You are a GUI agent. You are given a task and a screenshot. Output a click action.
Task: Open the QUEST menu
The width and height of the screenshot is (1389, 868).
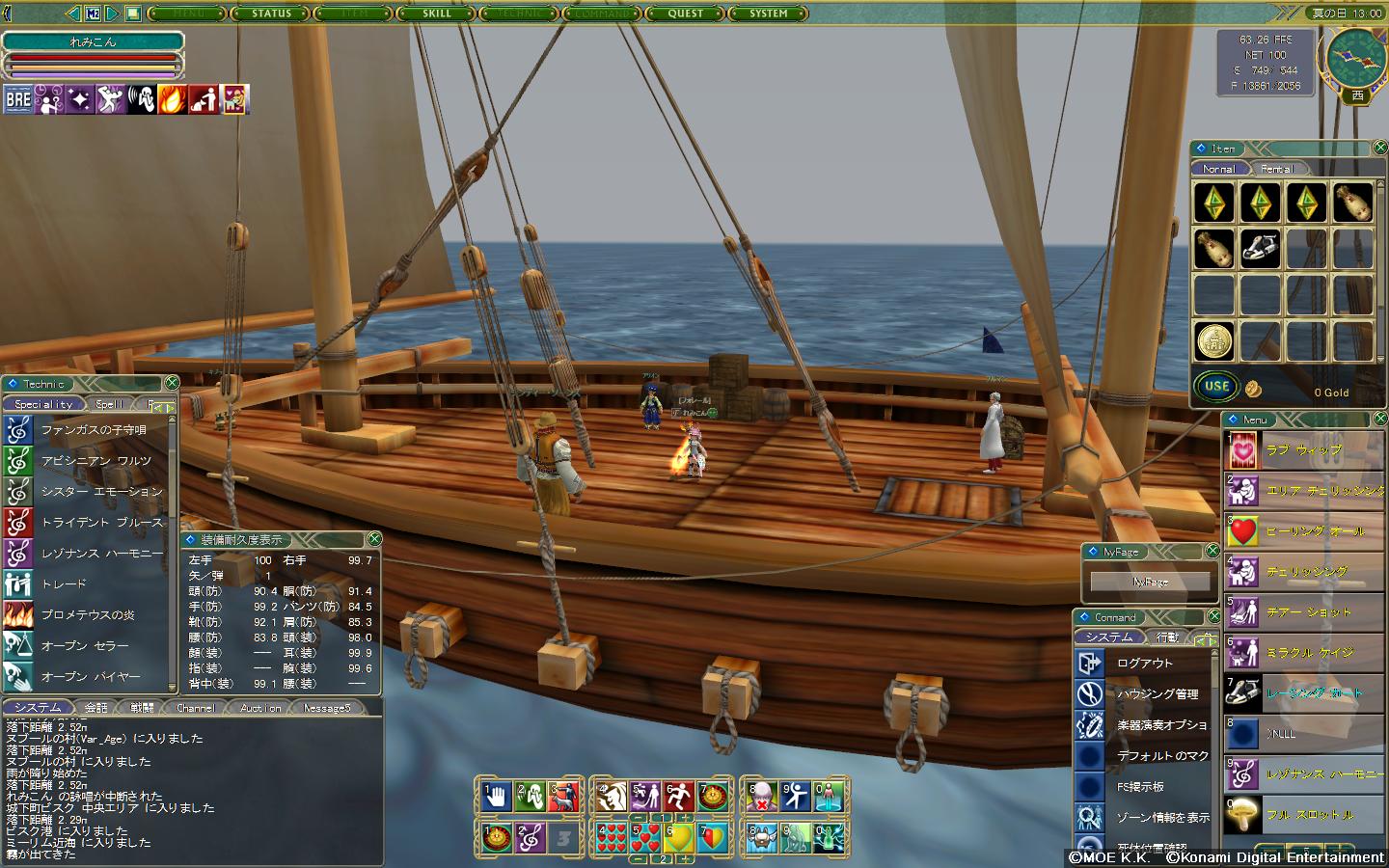[686, 14]
